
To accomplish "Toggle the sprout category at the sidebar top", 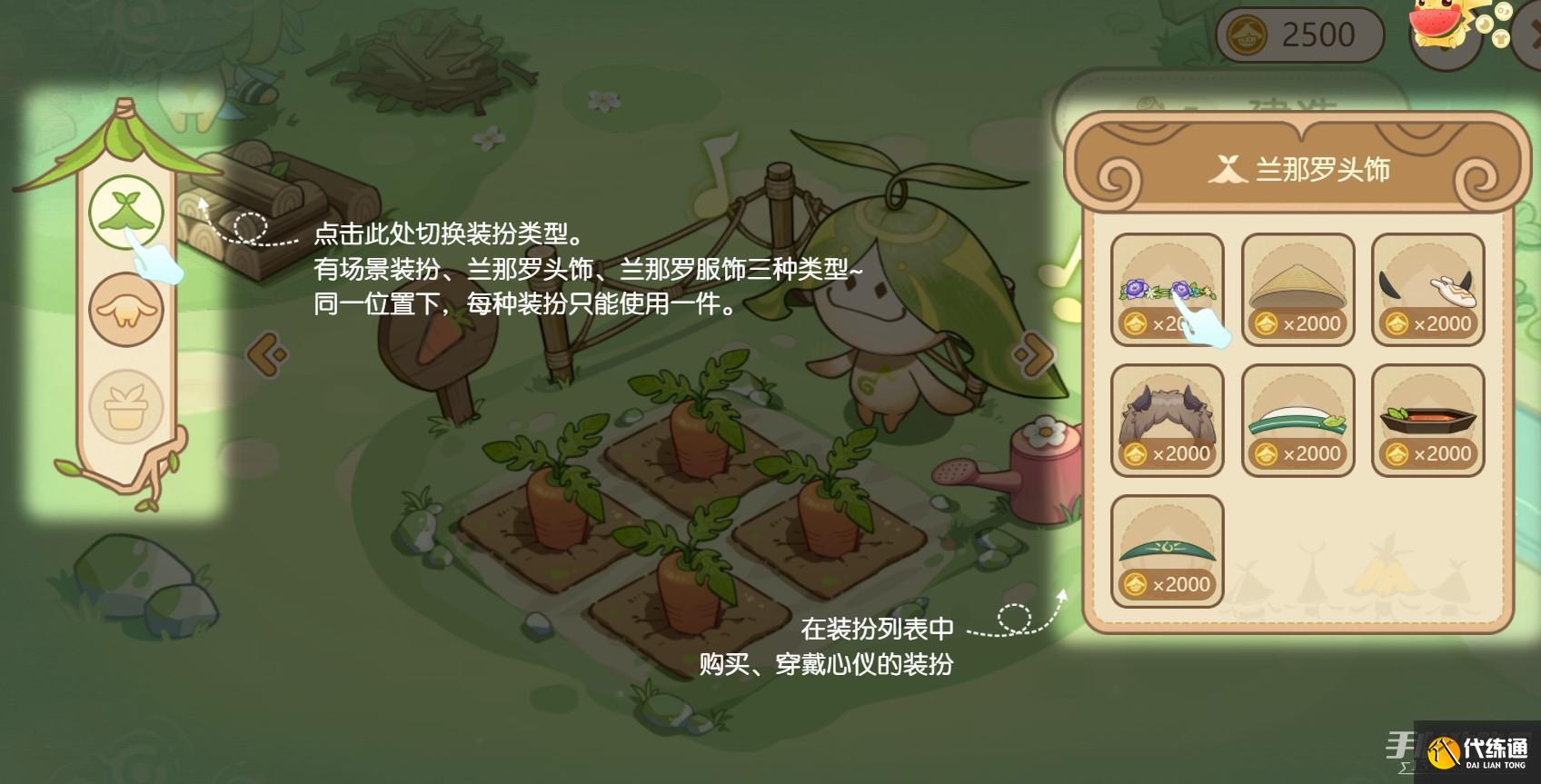I will [125, 211].
